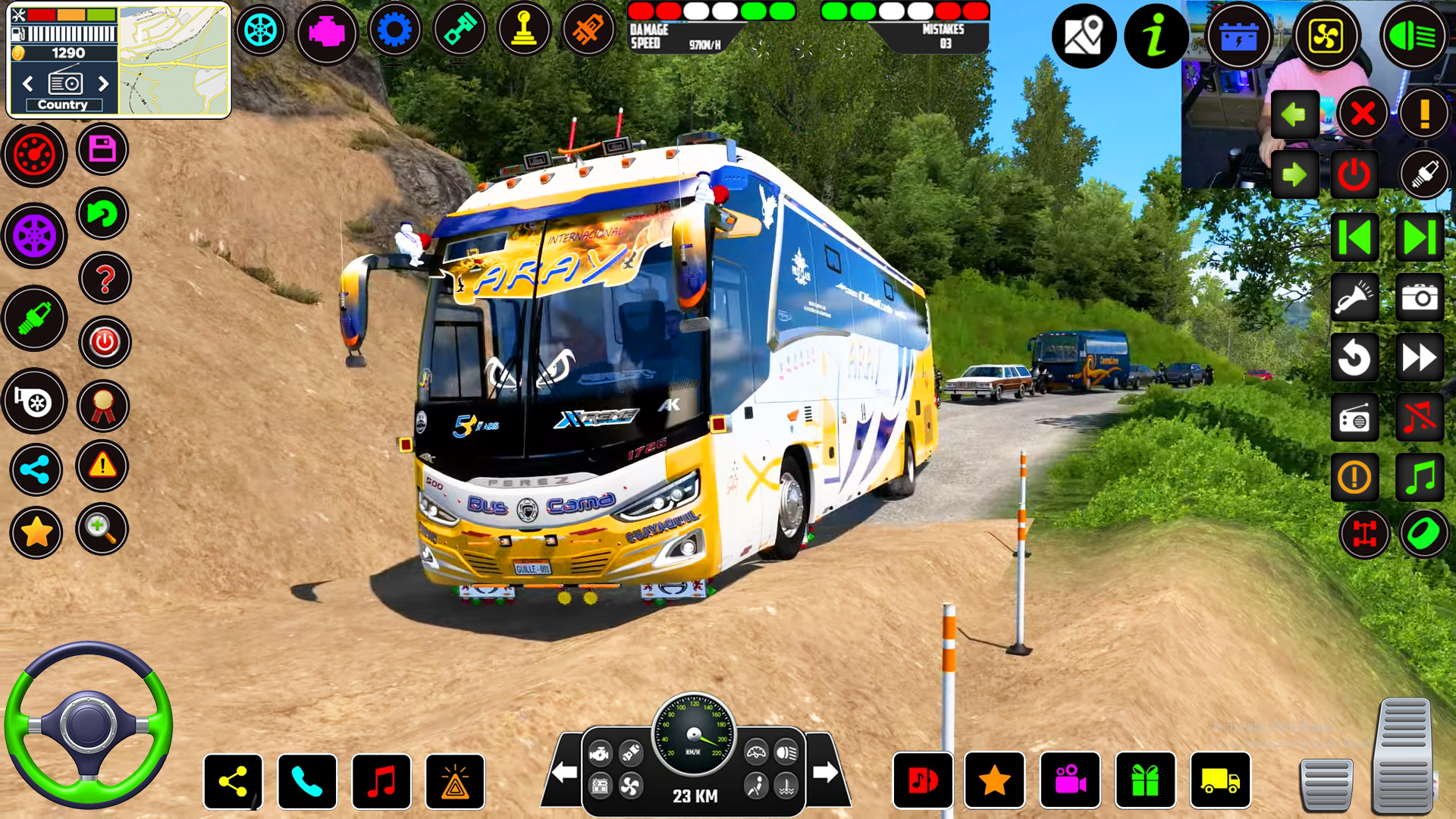Open the in-game camera tool
Screen dimensions: 1456x819
[1420, 297]
